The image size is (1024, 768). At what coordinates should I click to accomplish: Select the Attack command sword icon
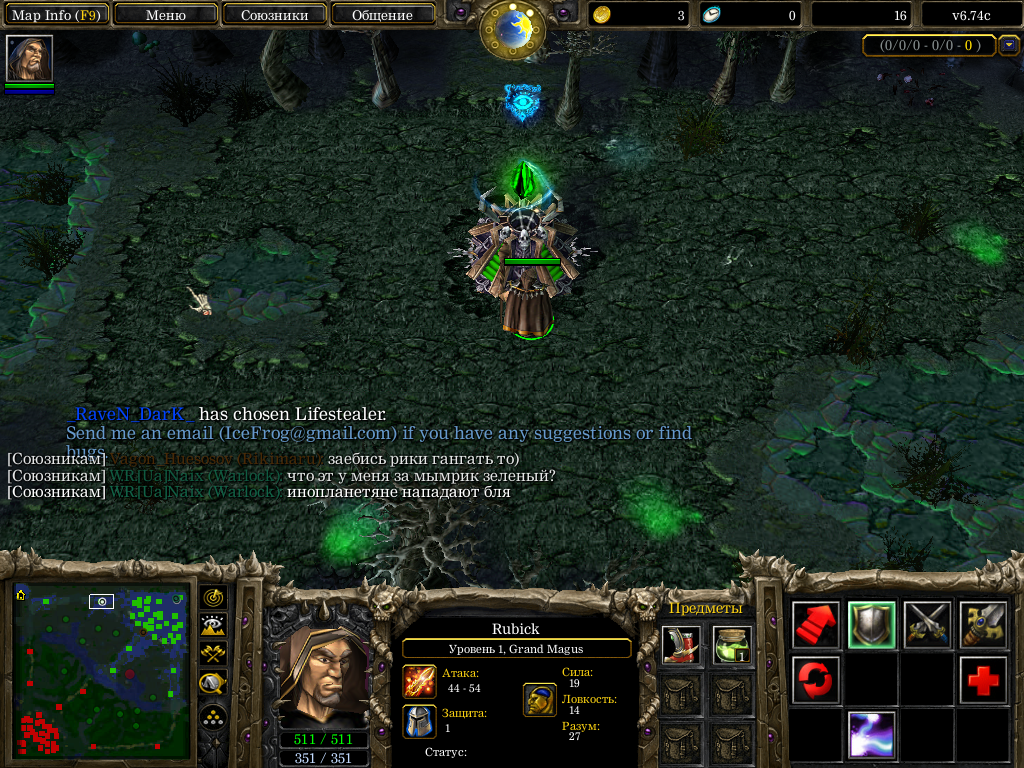tap(982, 625)
